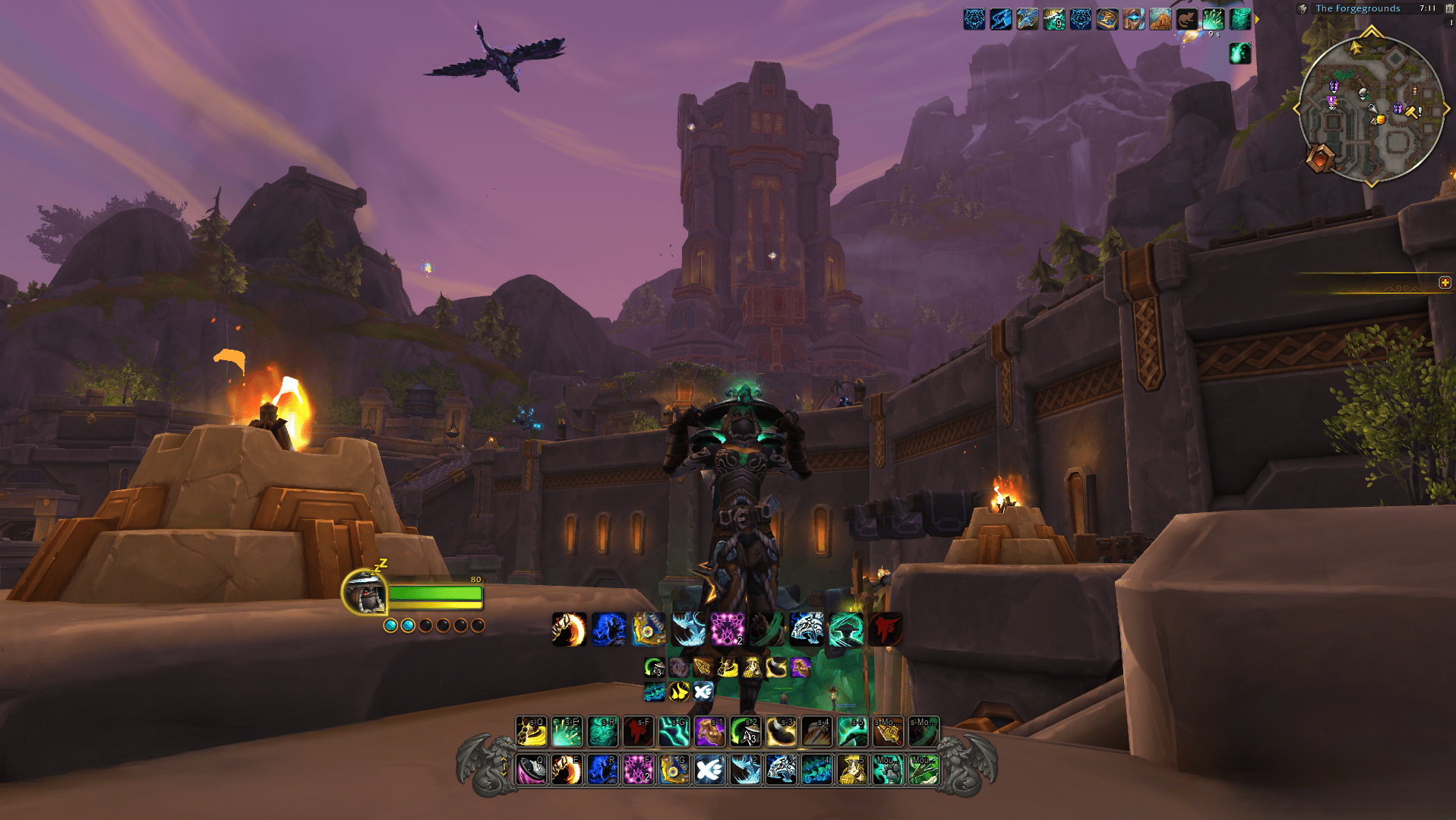Expand the objective tracker with the yellow plus
This screenshot has height=820, width=1456.
coord(1445,283)
